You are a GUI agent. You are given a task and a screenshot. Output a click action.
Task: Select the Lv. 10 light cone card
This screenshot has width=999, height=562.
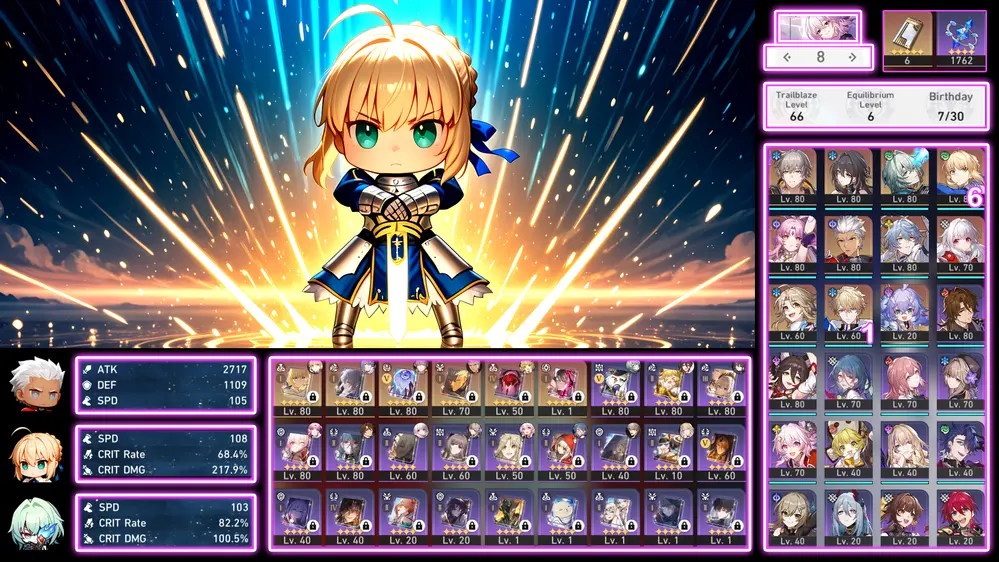pyautogui.click(x=667, y=452)
